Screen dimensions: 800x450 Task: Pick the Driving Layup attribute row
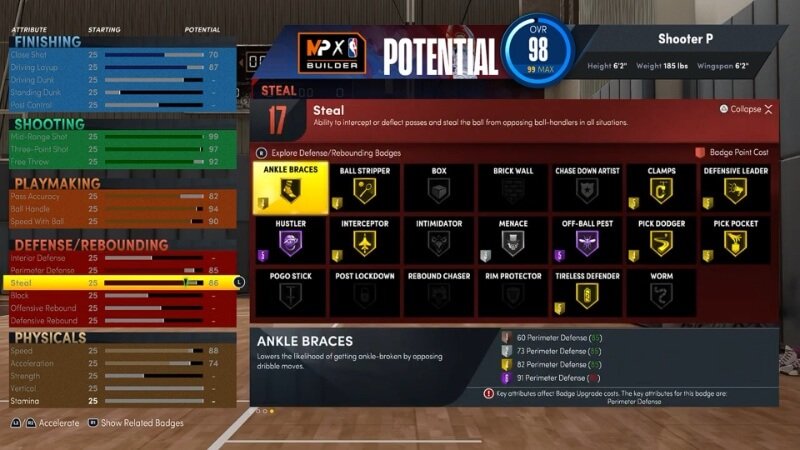click(x=120, y=66)
